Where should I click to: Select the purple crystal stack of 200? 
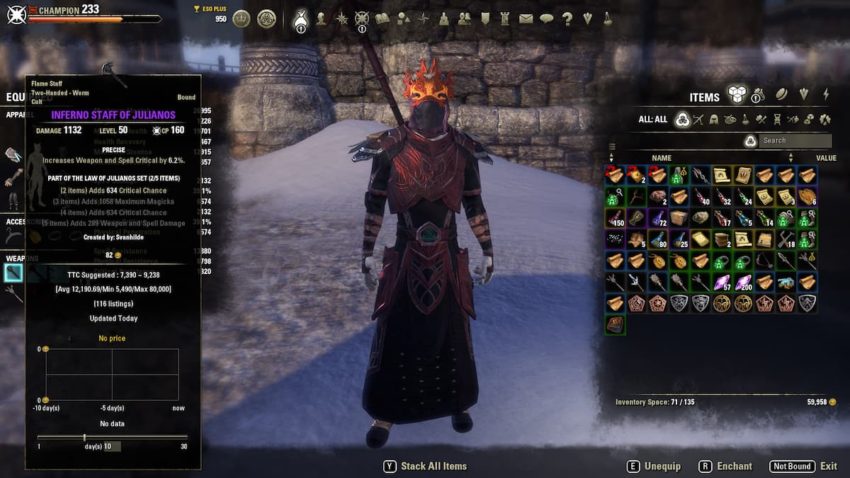click(744, 283)
